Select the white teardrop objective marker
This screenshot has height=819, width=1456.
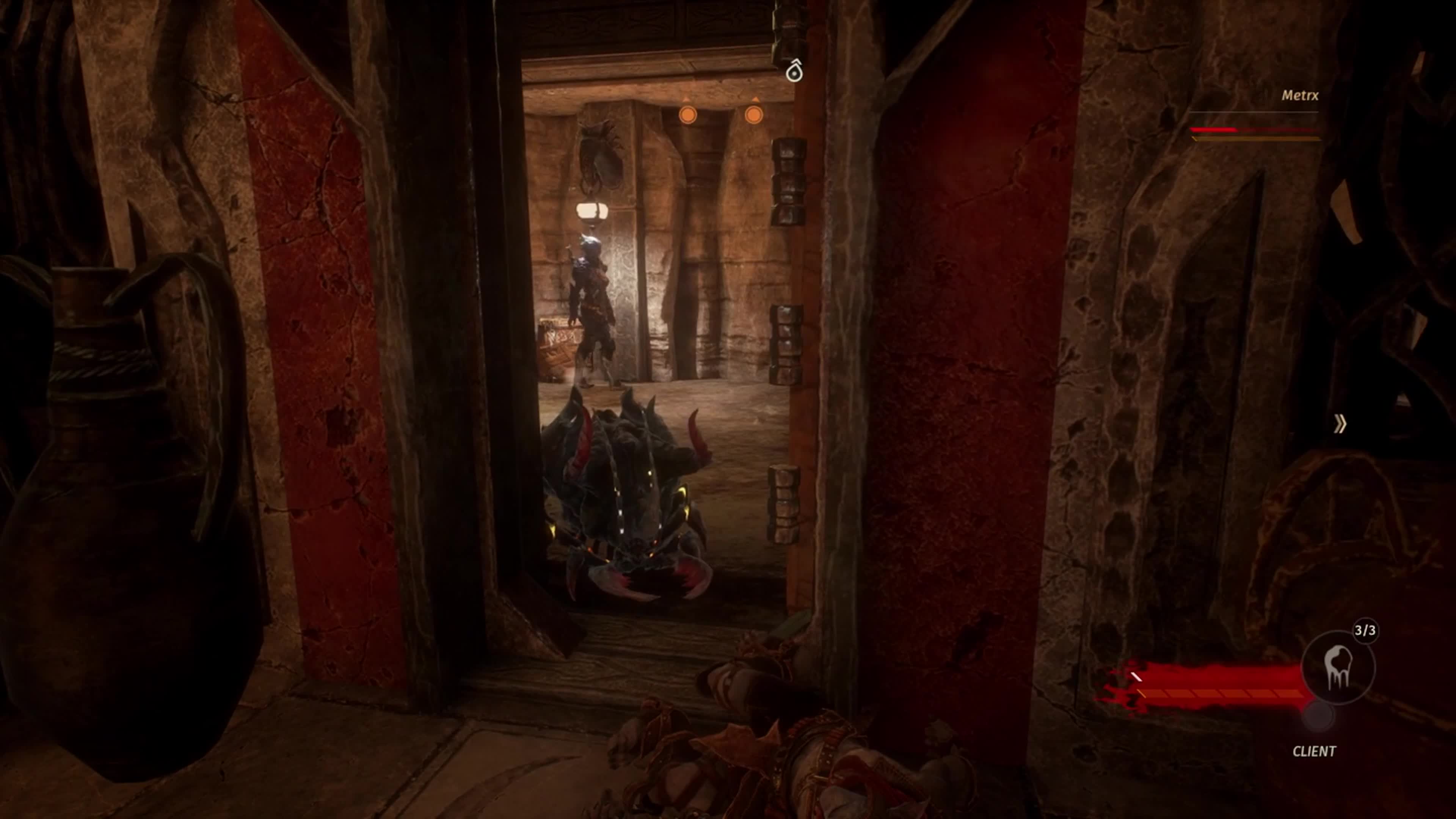(x=794, y=71)
